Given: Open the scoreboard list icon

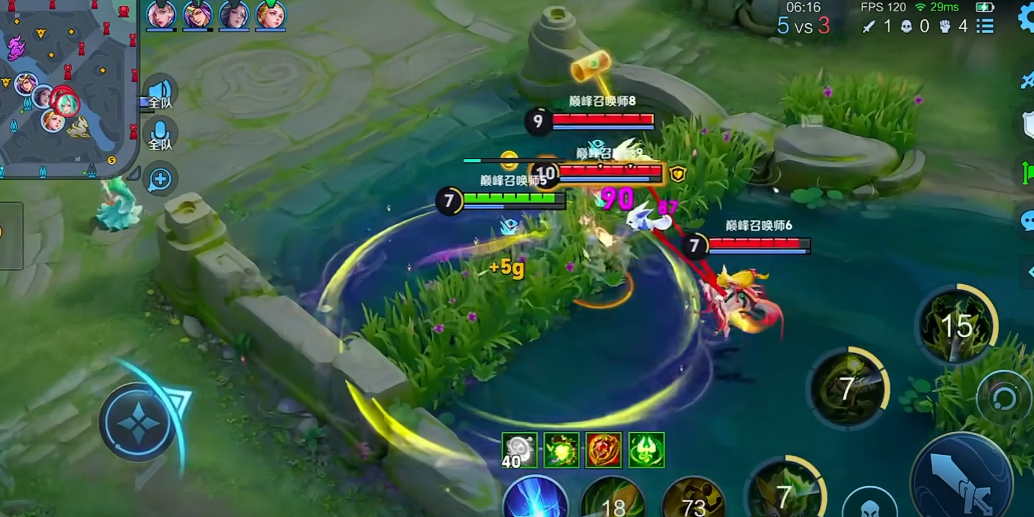Looking at the screenshot, I should pos(985,26).
